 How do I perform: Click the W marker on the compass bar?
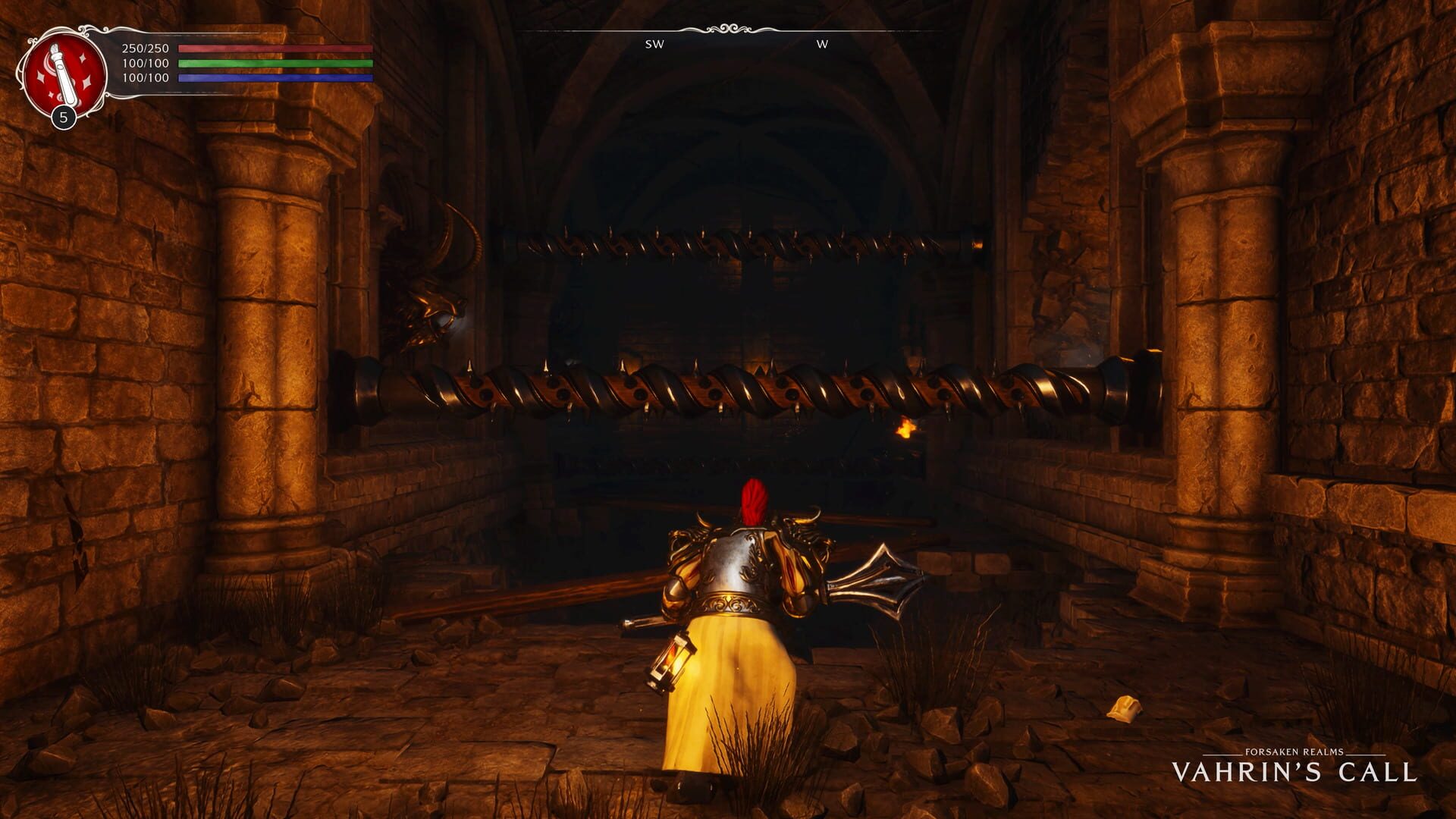(822, 44)
